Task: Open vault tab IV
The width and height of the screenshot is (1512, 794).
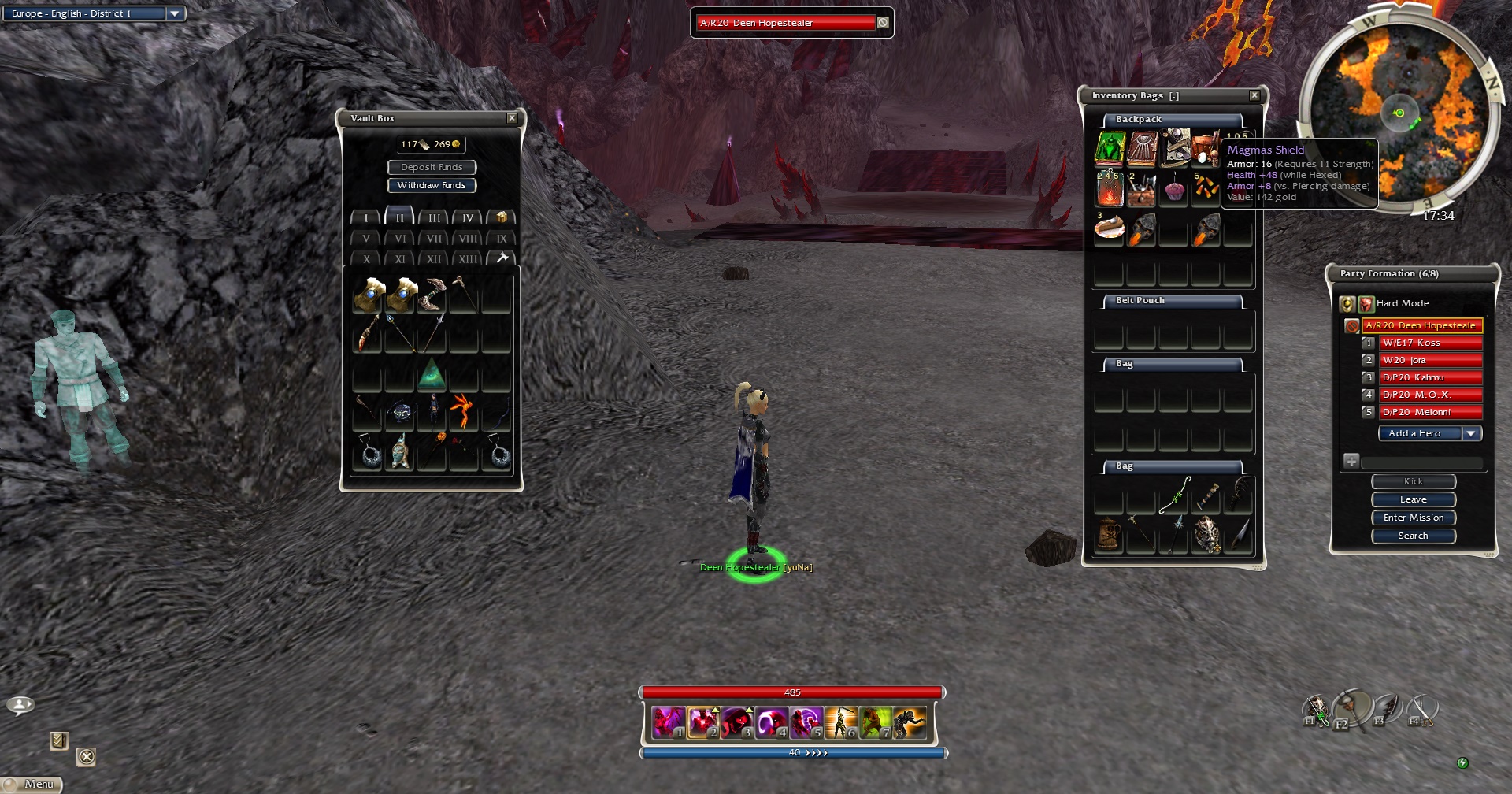Action: pos(468,217)
